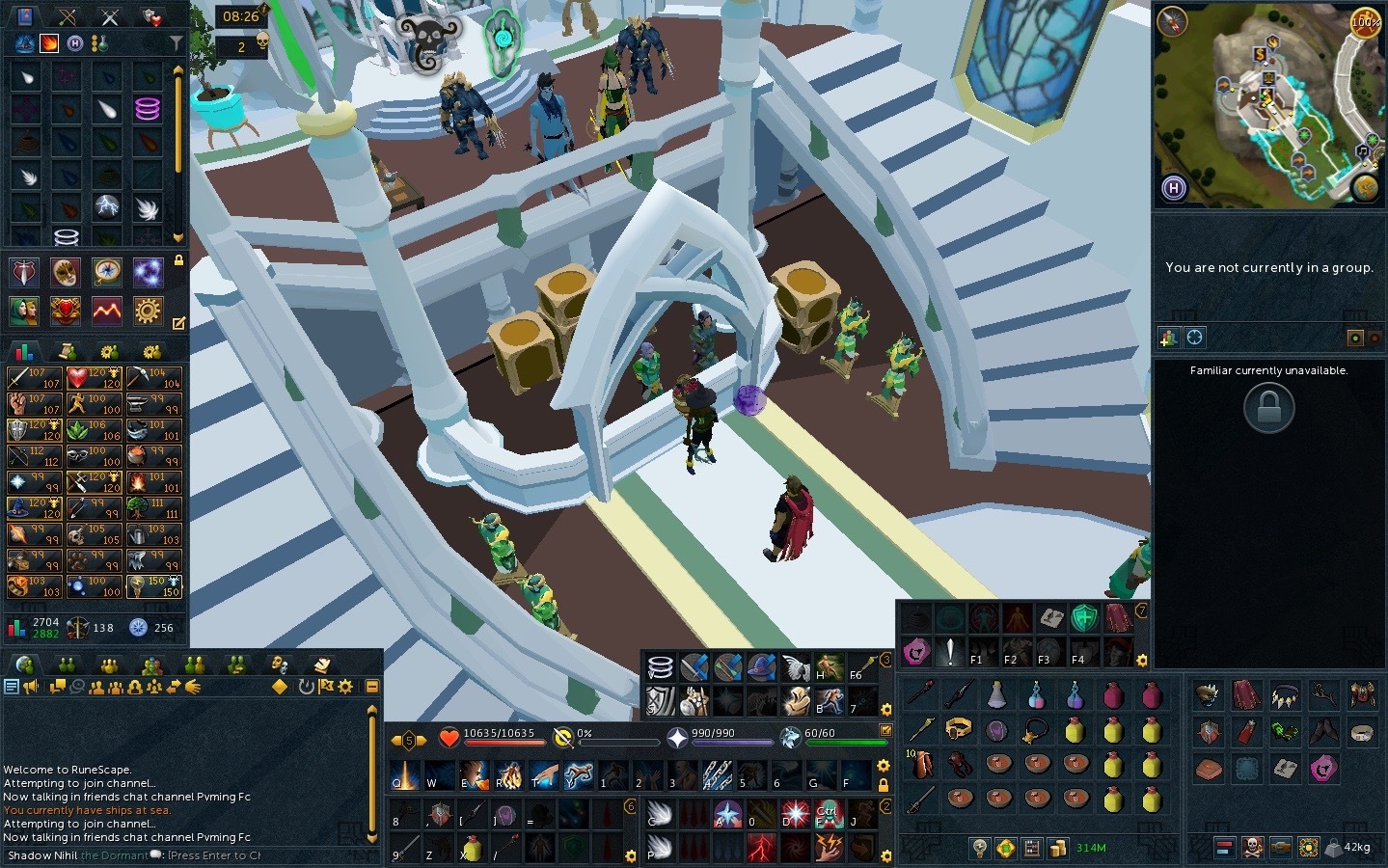Open the money pouch showing 314M
Image resolution: width=1388 pixels, height=868 pixels.
click(1058, 849)
